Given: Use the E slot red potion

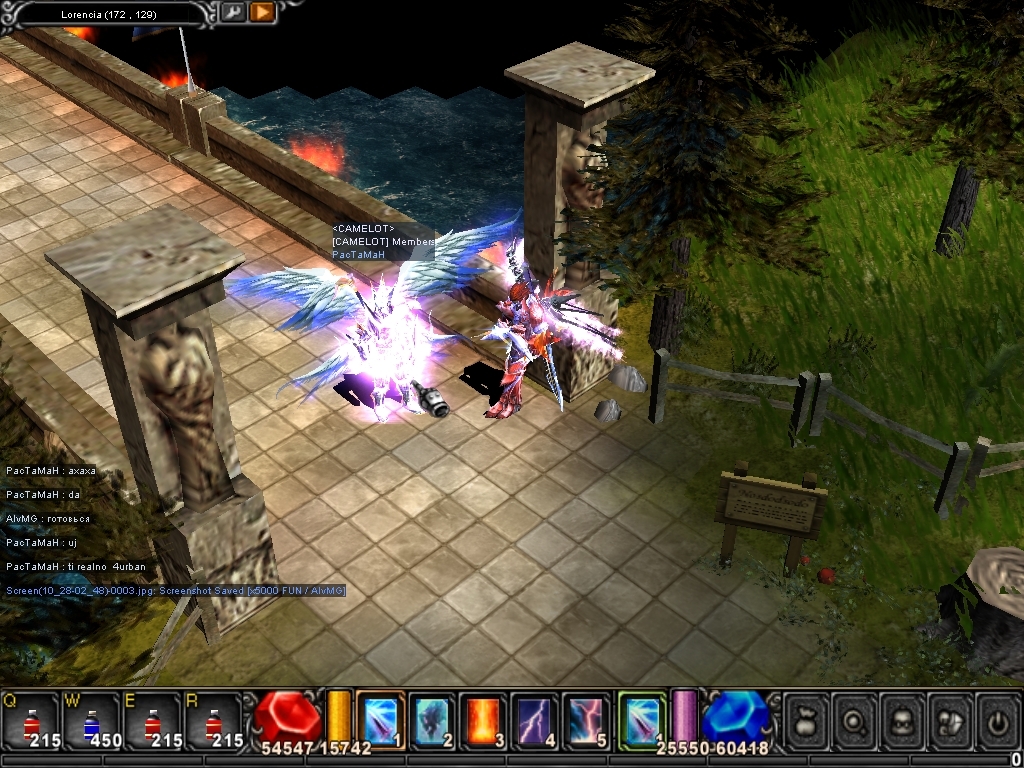Looking at the screenshot, I should pyautogui.click(x=153, y=720).
